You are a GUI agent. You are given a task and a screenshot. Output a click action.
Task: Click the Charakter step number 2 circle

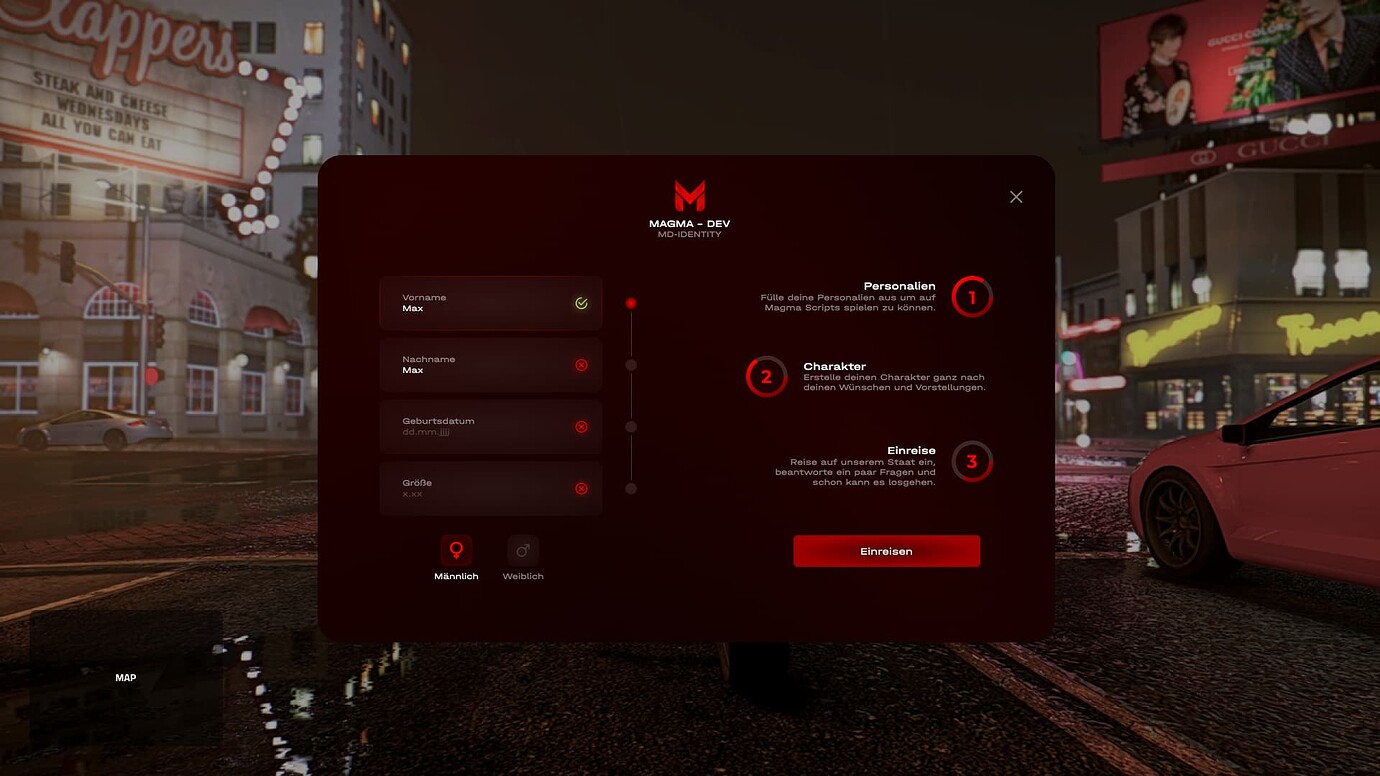pos(766,378)
